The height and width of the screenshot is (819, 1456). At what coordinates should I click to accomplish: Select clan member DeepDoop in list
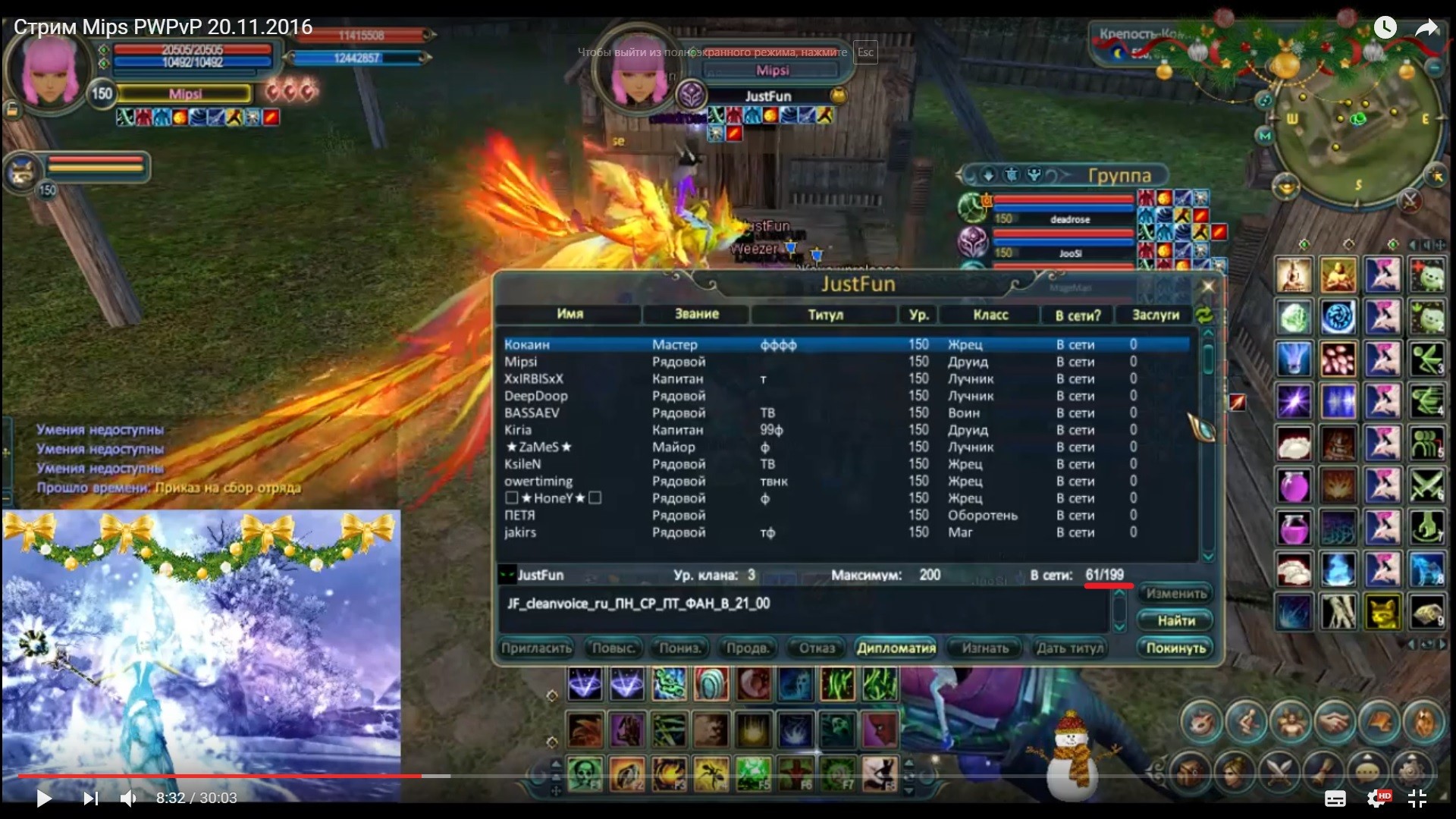pos(535,396)
